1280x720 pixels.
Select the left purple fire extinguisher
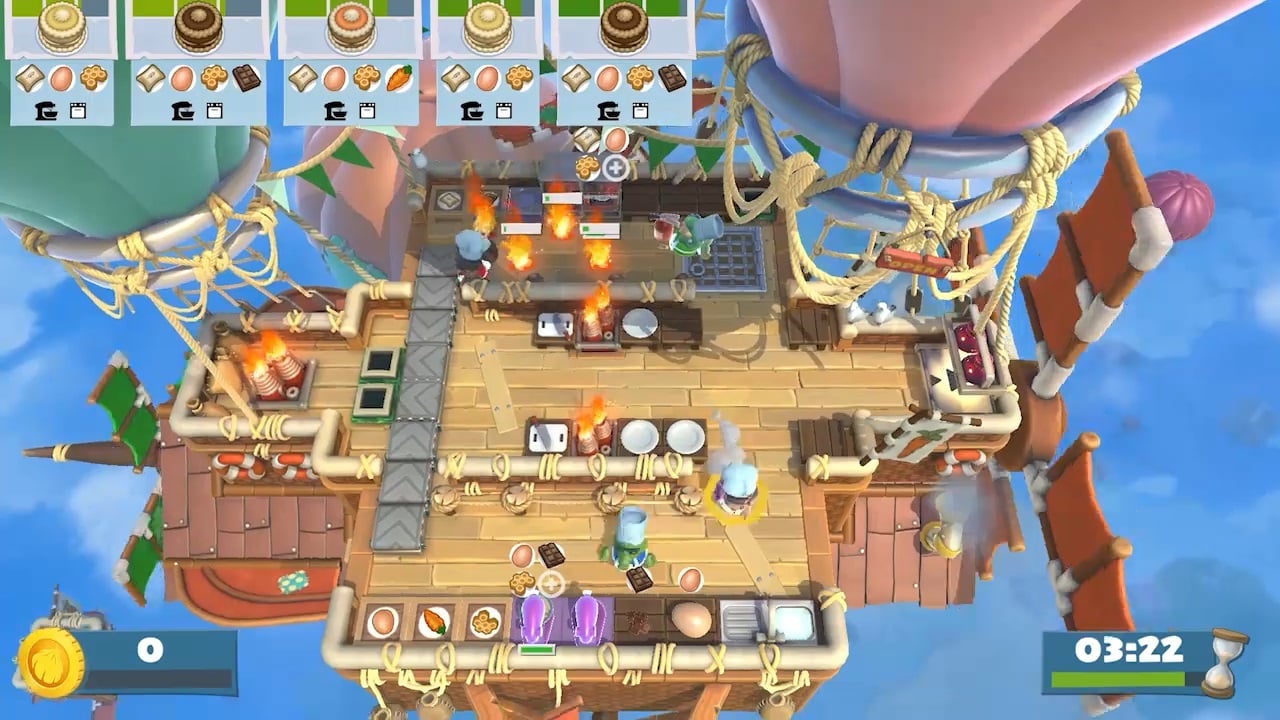(x=533, y=618)
